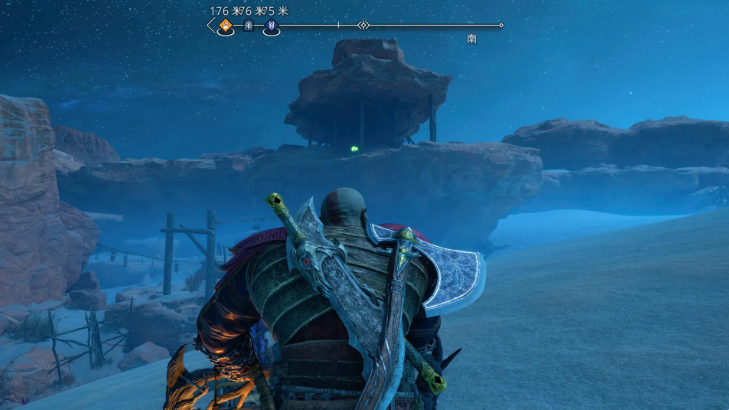Viewport: 729px width, 410px height.
Task: Click the small dark blue snowflake compass marker
Action: coord(248,27)
